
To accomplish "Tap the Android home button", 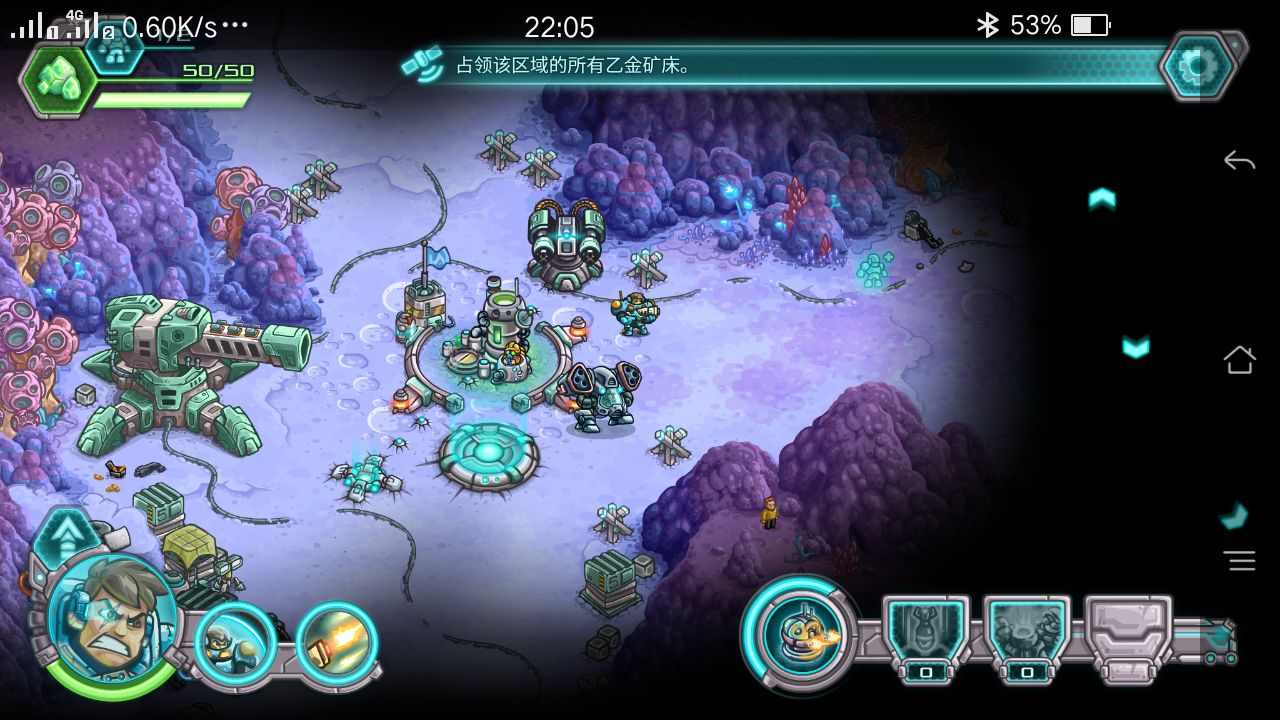I will (1239, 359).
